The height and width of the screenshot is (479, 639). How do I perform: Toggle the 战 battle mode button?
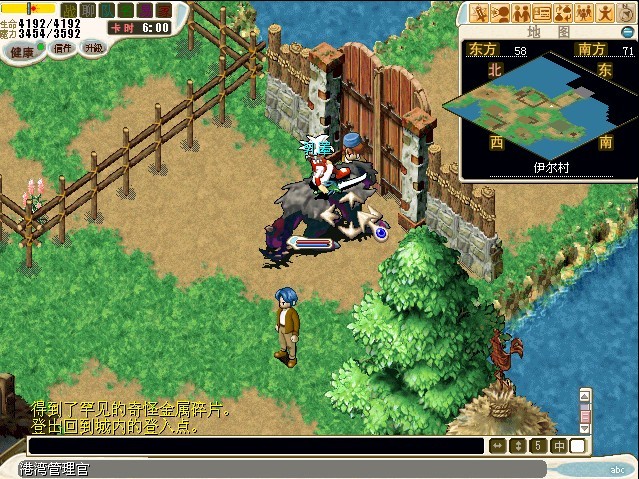tap(68, 10)
